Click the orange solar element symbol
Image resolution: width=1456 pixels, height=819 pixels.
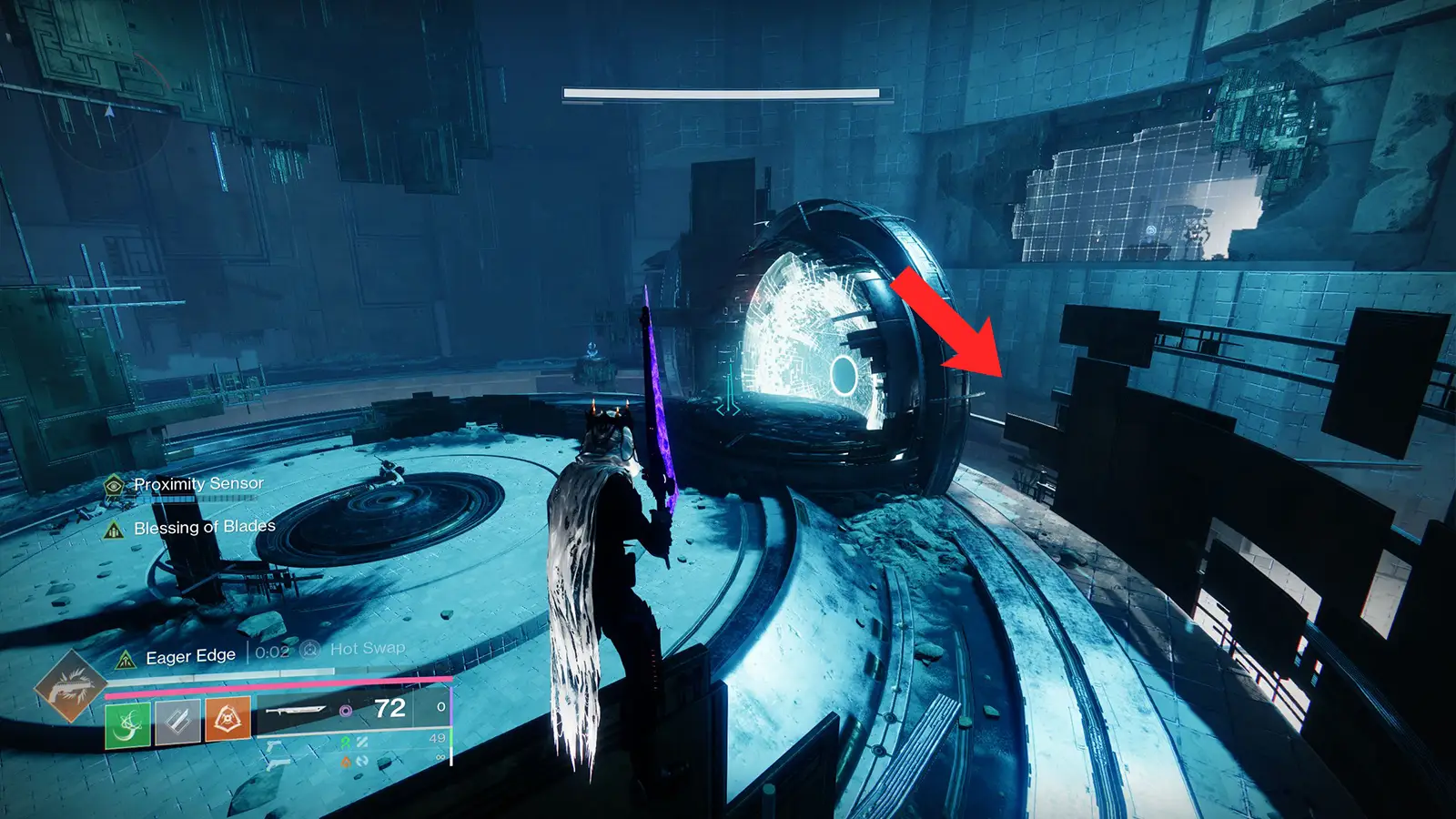(346, 761)
